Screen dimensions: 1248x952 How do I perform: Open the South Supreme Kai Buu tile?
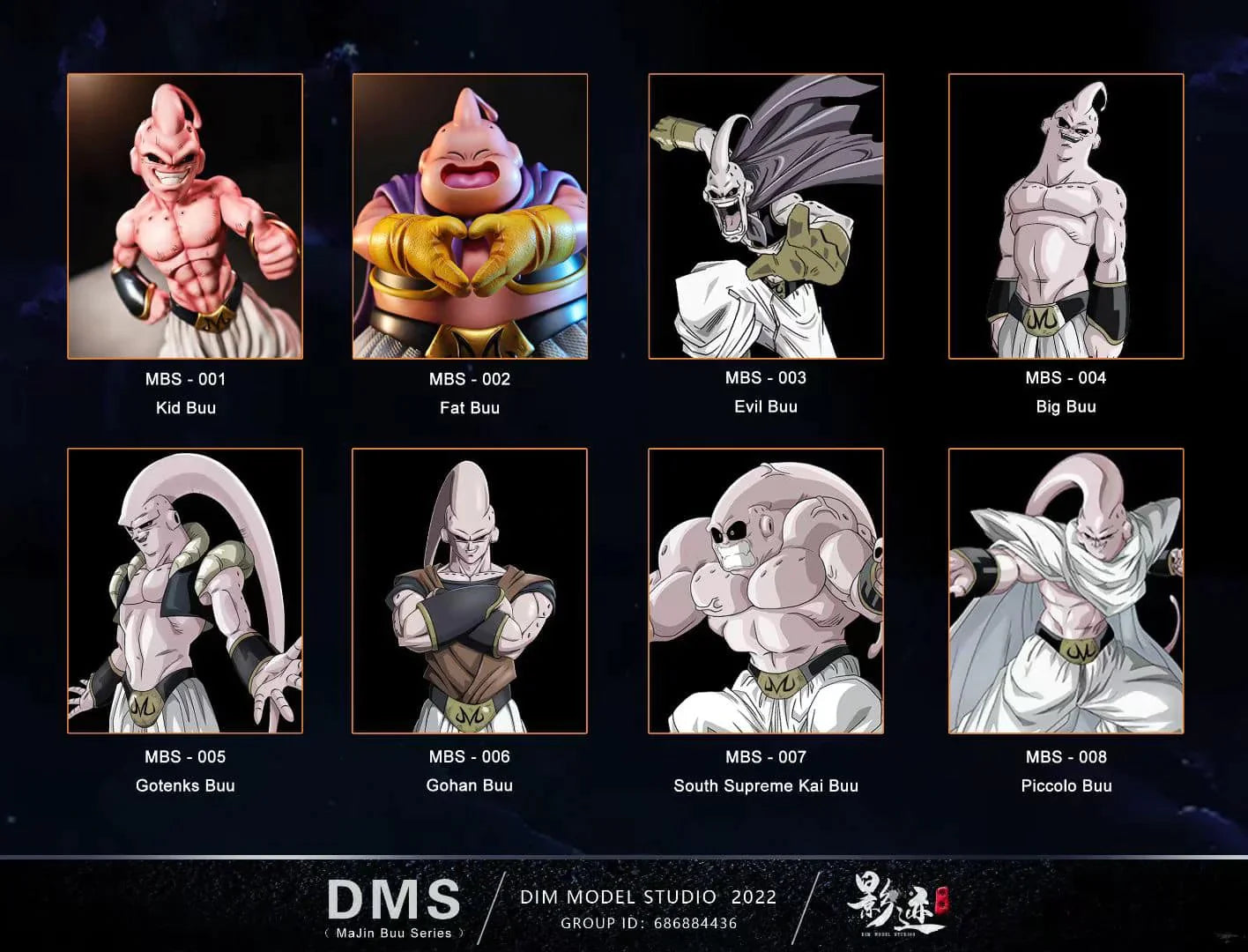[766, 591]
